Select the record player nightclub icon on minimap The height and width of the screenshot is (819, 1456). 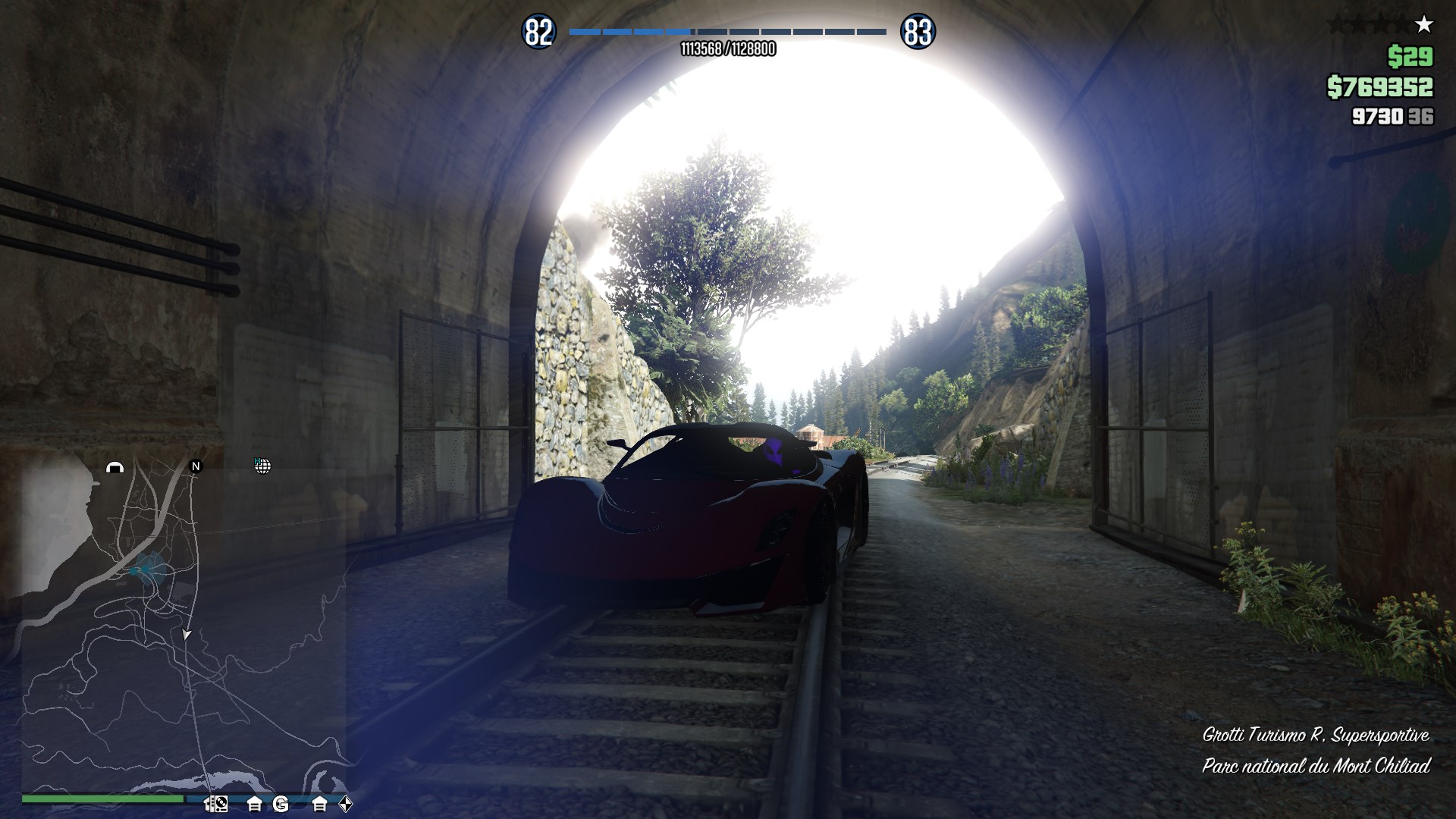216,804
